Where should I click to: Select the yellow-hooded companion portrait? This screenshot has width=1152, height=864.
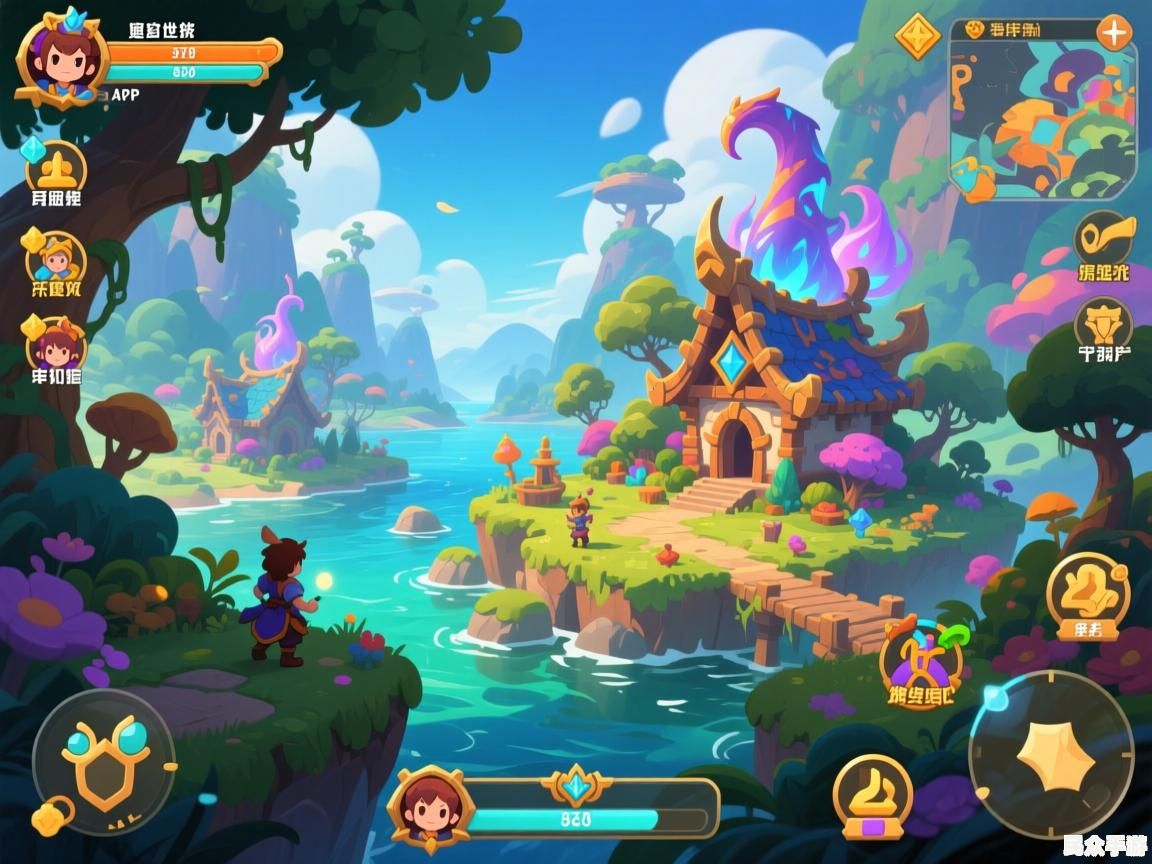(56, 260)
